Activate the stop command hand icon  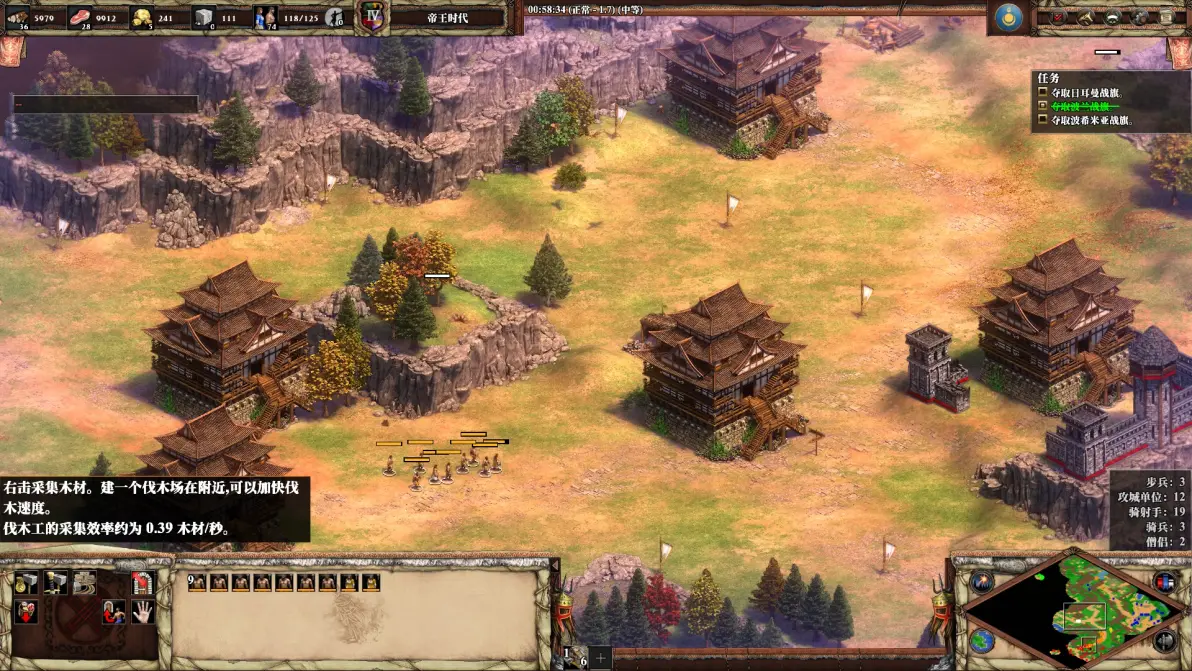coord(143,612)
